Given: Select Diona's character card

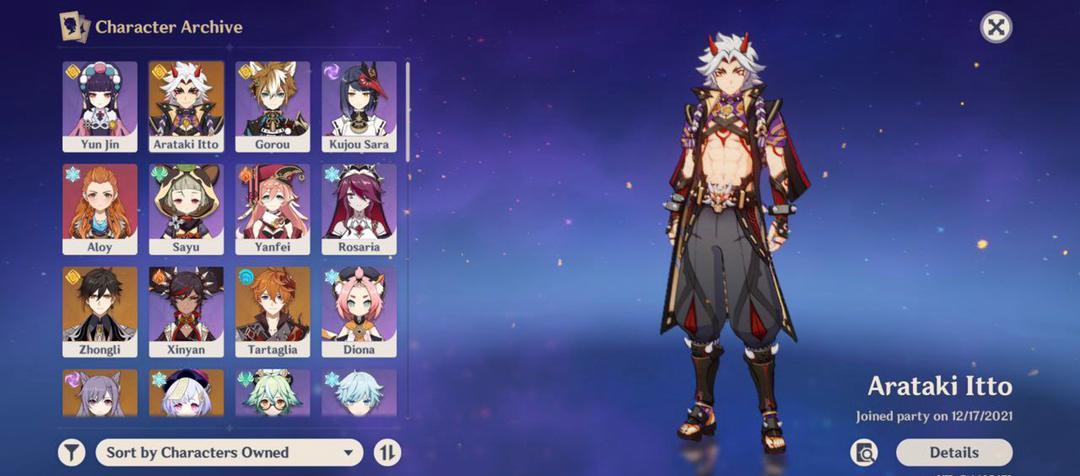Looking at the screenshot, I should coord(359,311).
